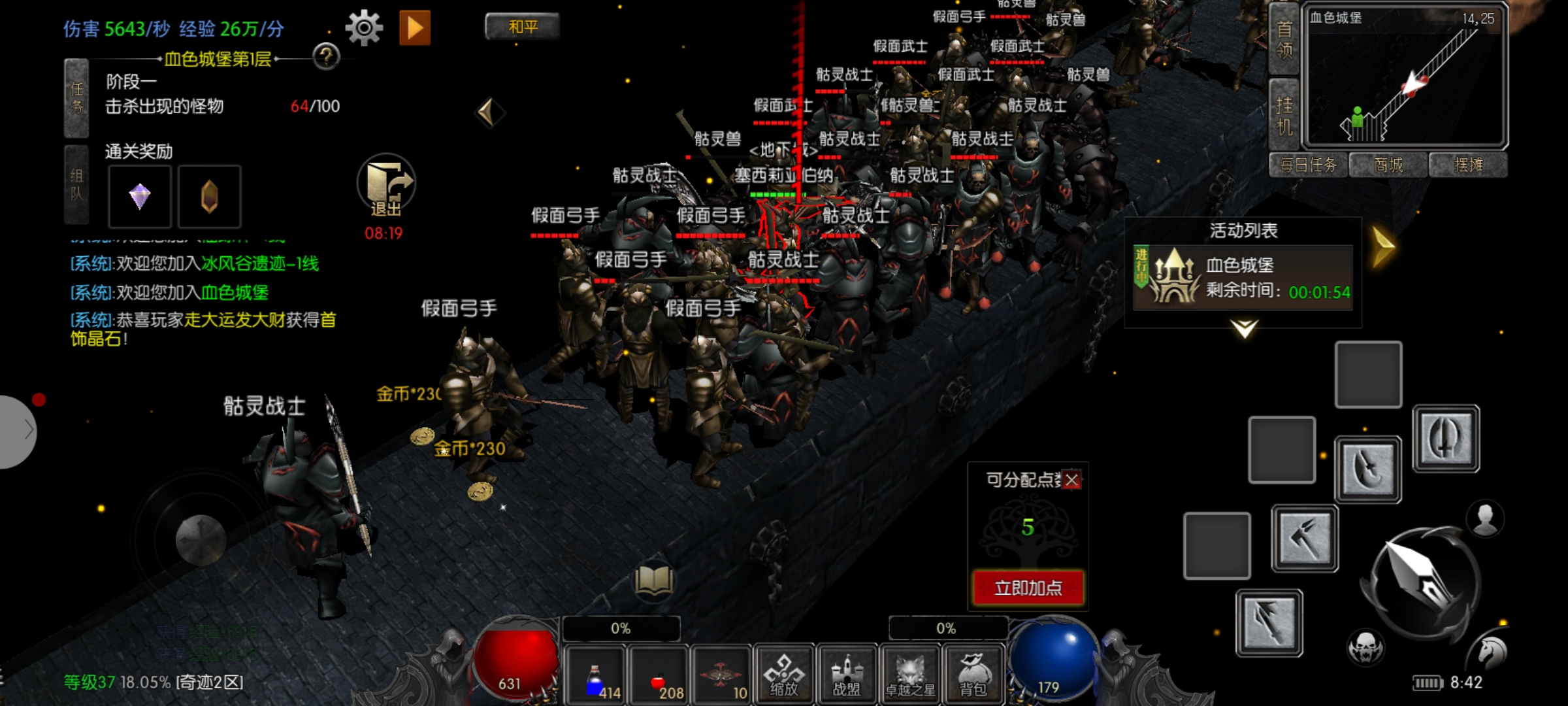This screenshot has width=1568, height=706.
Task: Close the 可分配点数 popup
Action: tap(1071, 480)
